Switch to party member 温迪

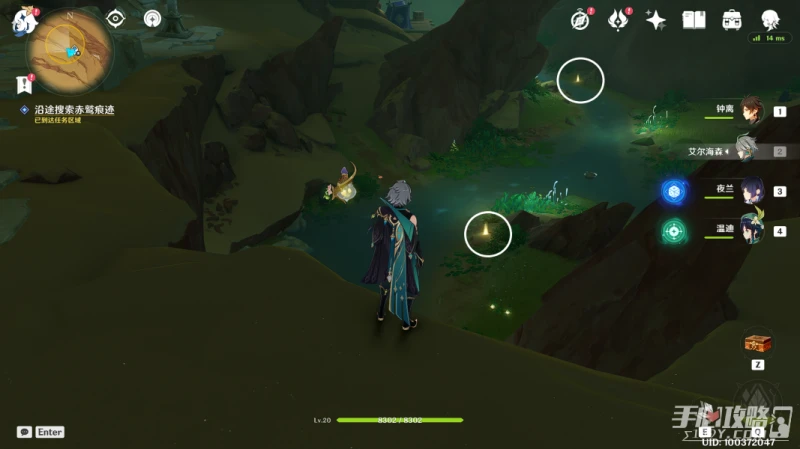750,231
